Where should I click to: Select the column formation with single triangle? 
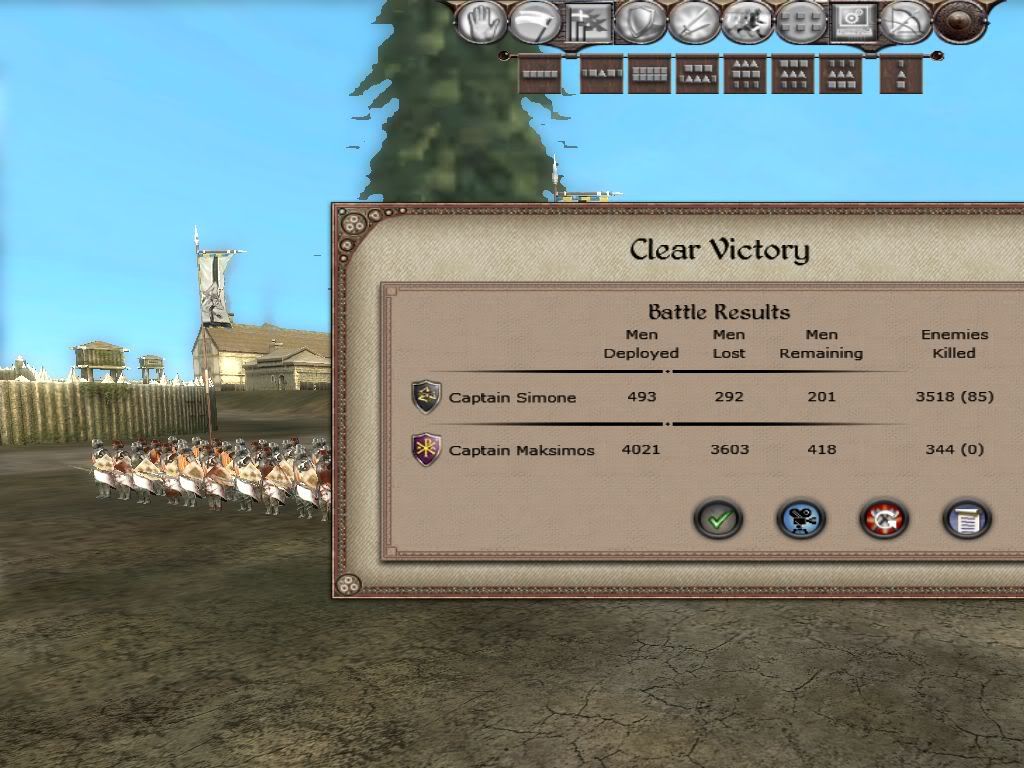pyautogui.click(x=901, y=75)
